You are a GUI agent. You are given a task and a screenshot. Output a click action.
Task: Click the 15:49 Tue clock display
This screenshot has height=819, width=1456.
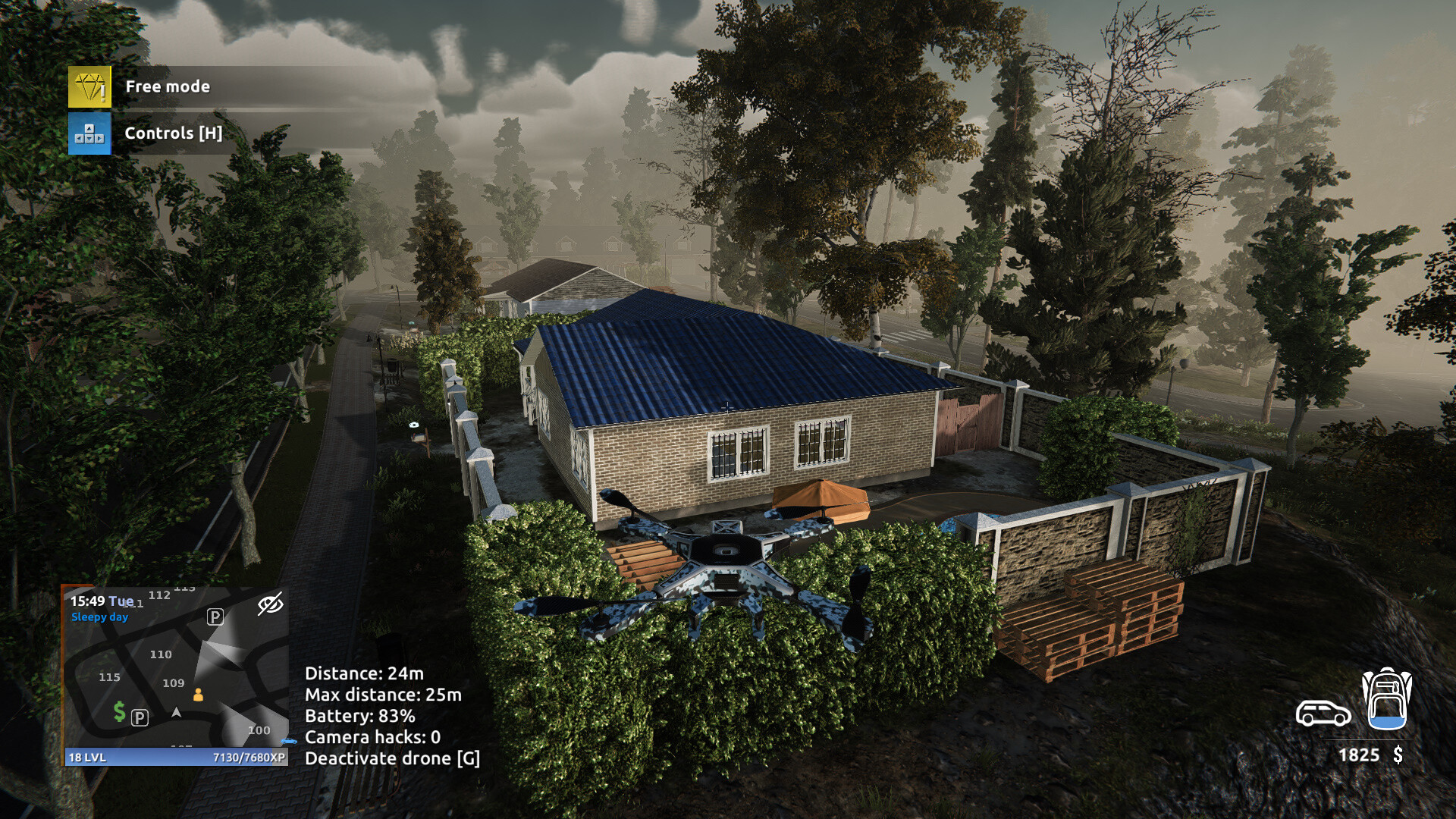[101, 601]
